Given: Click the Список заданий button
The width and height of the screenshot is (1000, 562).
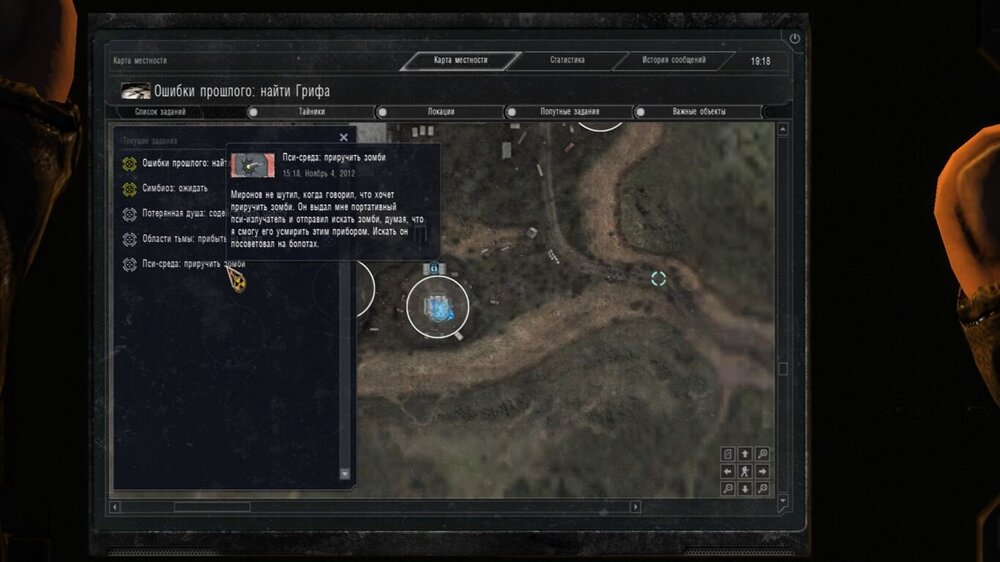Looking at the screenshot, I should coord(160,112).
